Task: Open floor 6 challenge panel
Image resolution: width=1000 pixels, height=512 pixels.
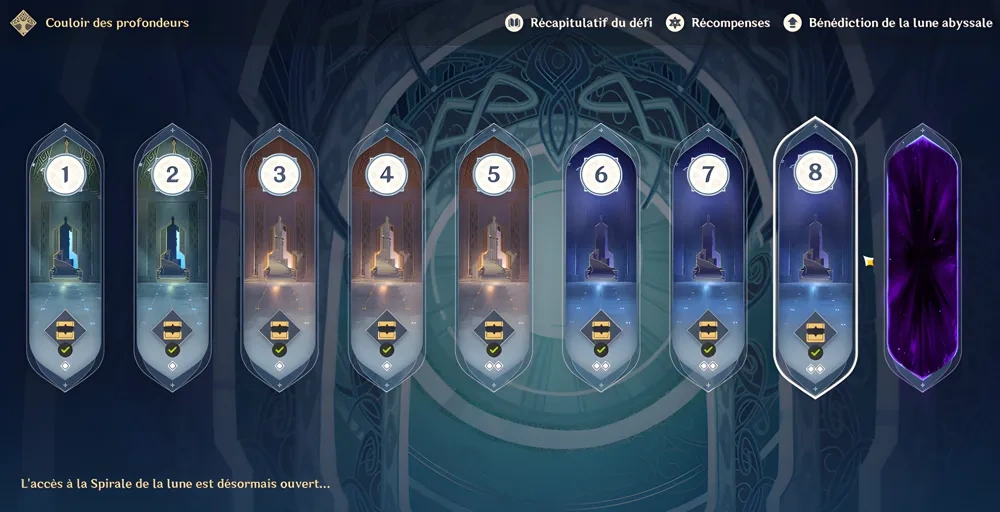Action: tap(600, 255)
